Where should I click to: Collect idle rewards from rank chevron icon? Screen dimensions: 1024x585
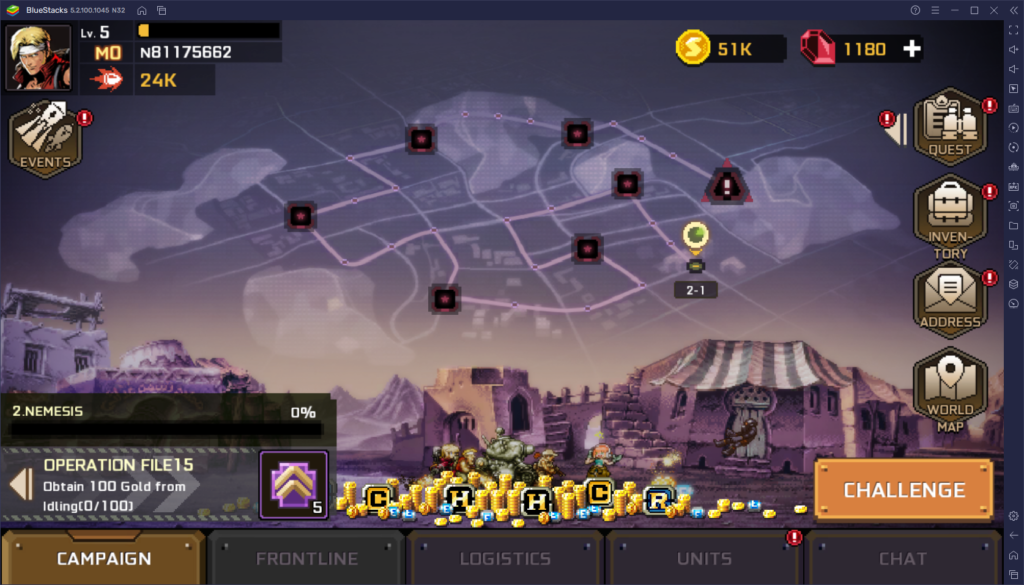click(x=294, y=484)
